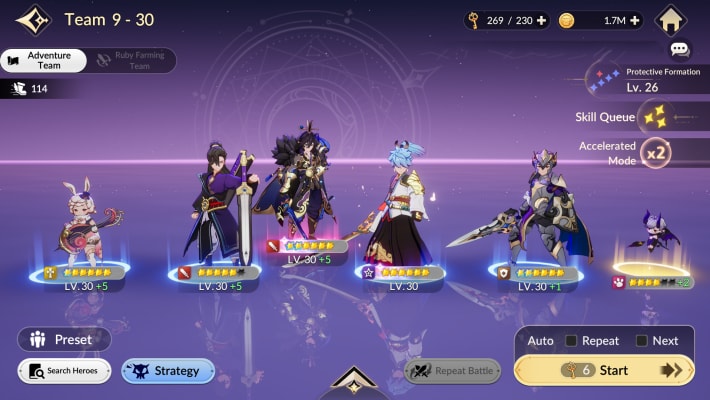Return to the home lobby
This screenshot has width=710, height=400.
coord(672,19)
